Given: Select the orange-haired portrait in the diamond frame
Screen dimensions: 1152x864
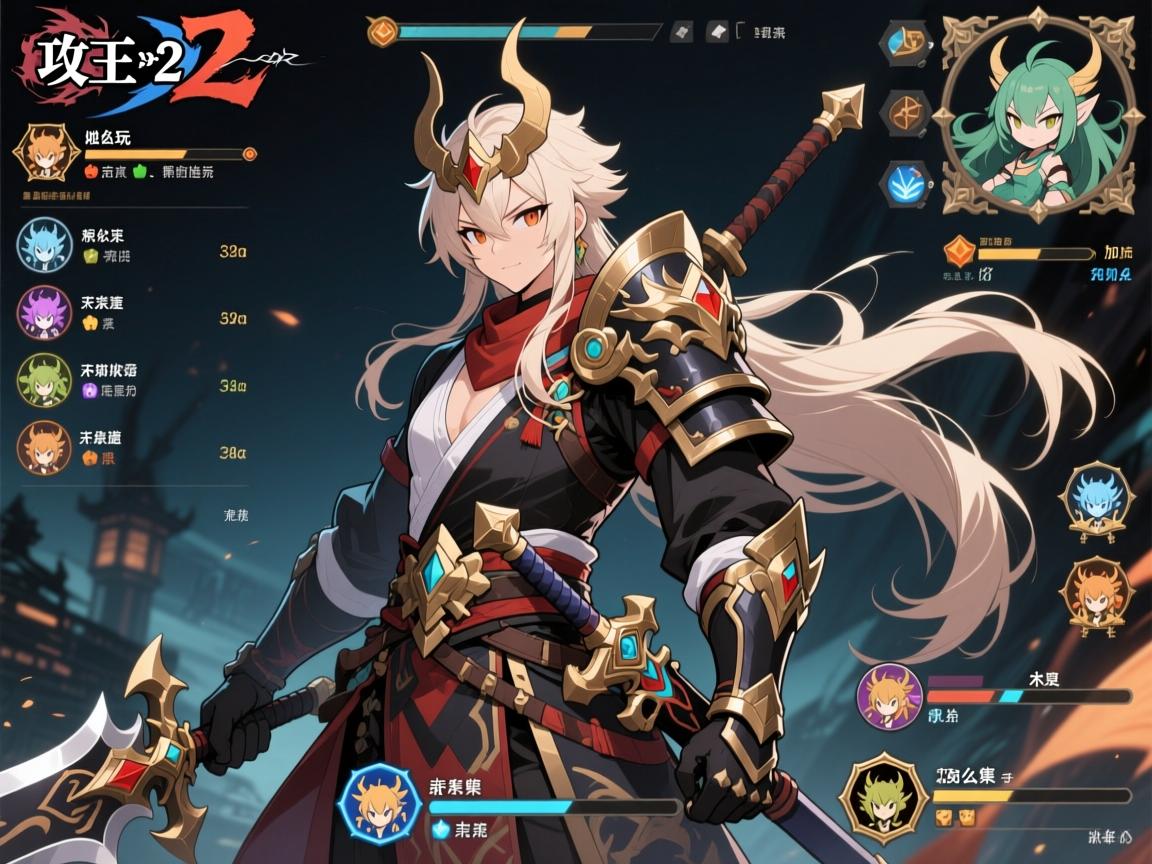Looking at the screenshot, I should tap(45, 153).
